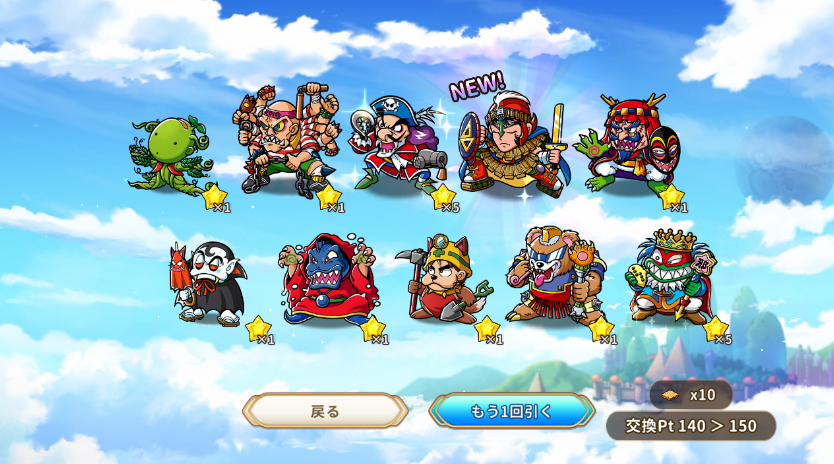Choose the red-hooded blue monster character
The image size is (834, 464).
tap(326, 280)
